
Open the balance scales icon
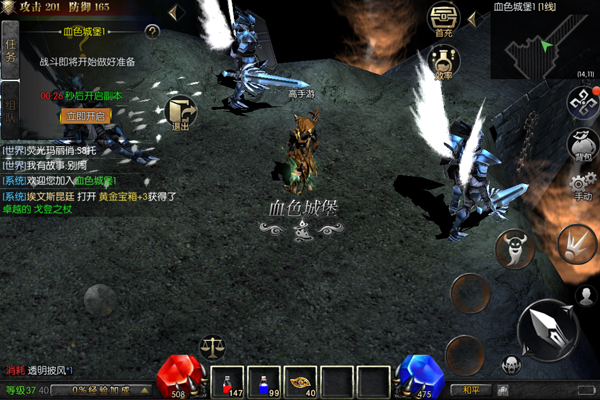(212, 347)
